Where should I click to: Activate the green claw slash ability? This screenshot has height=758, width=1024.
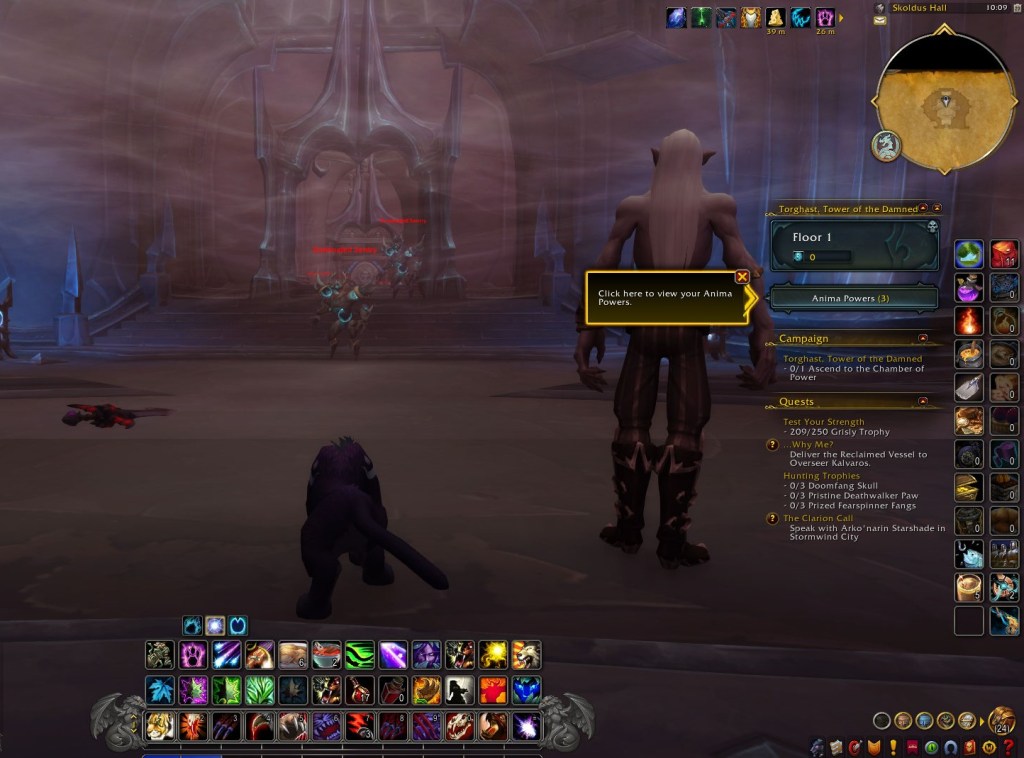[360, 655]
